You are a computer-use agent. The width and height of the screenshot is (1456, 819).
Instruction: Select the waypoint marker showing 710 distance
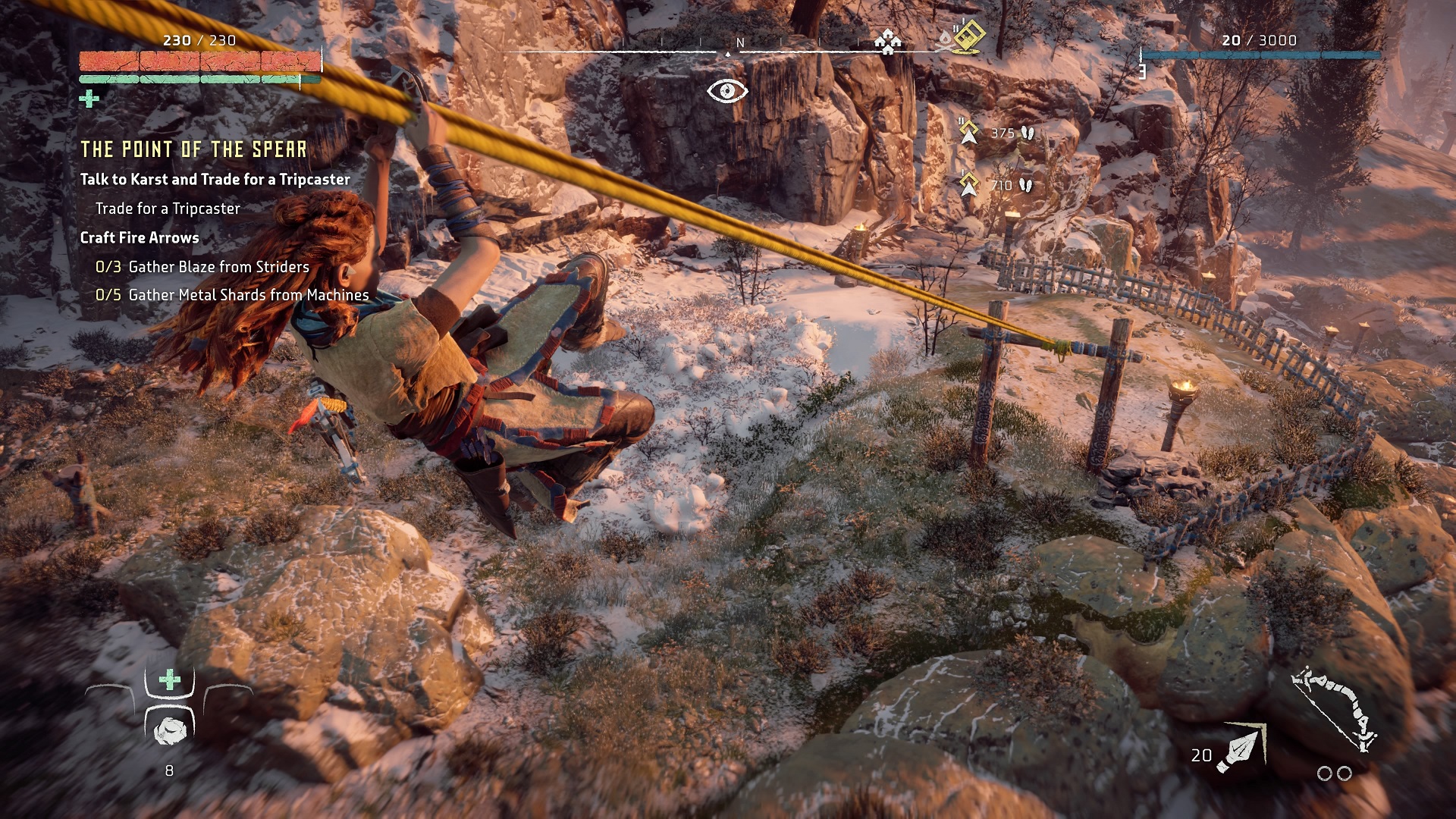click(x=968, y=184)
